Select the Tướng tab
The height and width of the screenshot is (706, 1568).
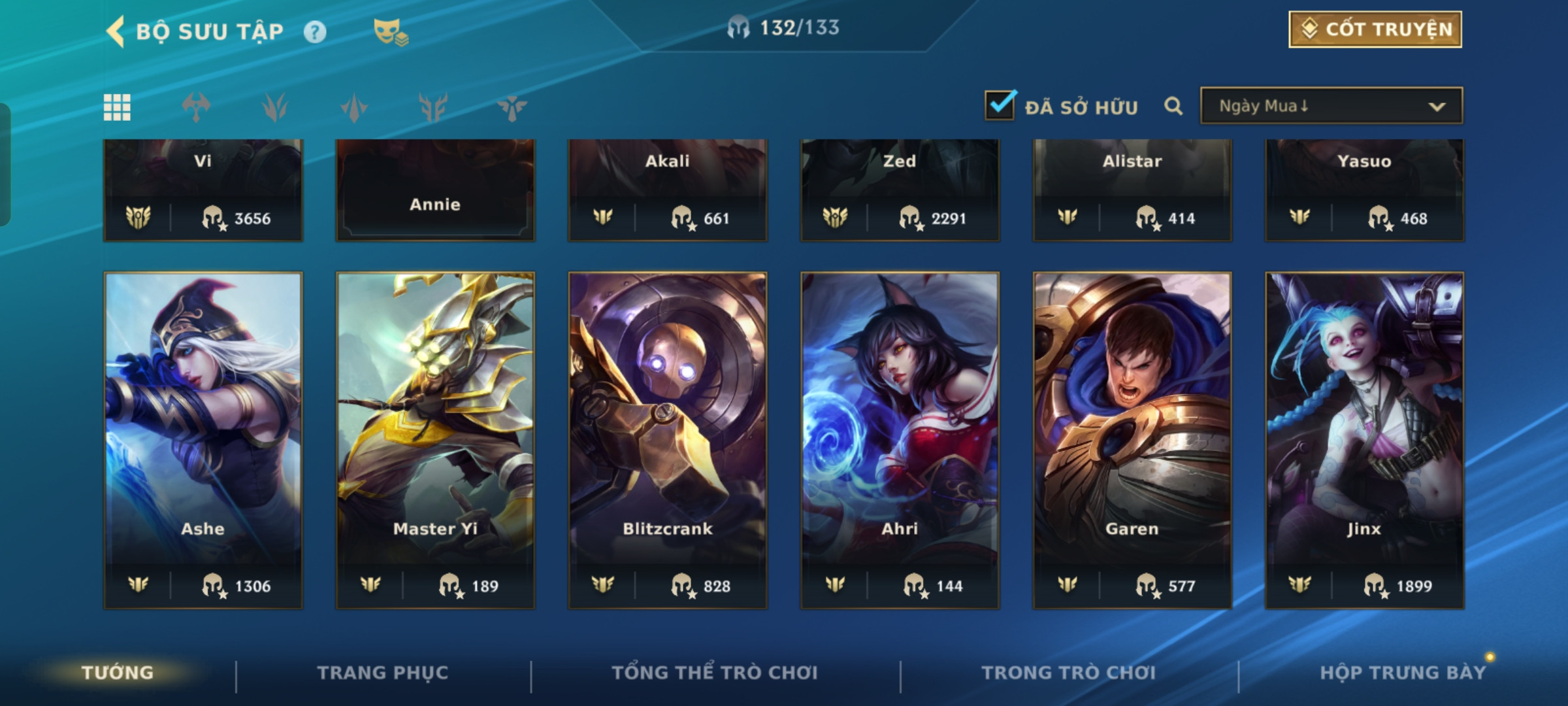point(118,673)
